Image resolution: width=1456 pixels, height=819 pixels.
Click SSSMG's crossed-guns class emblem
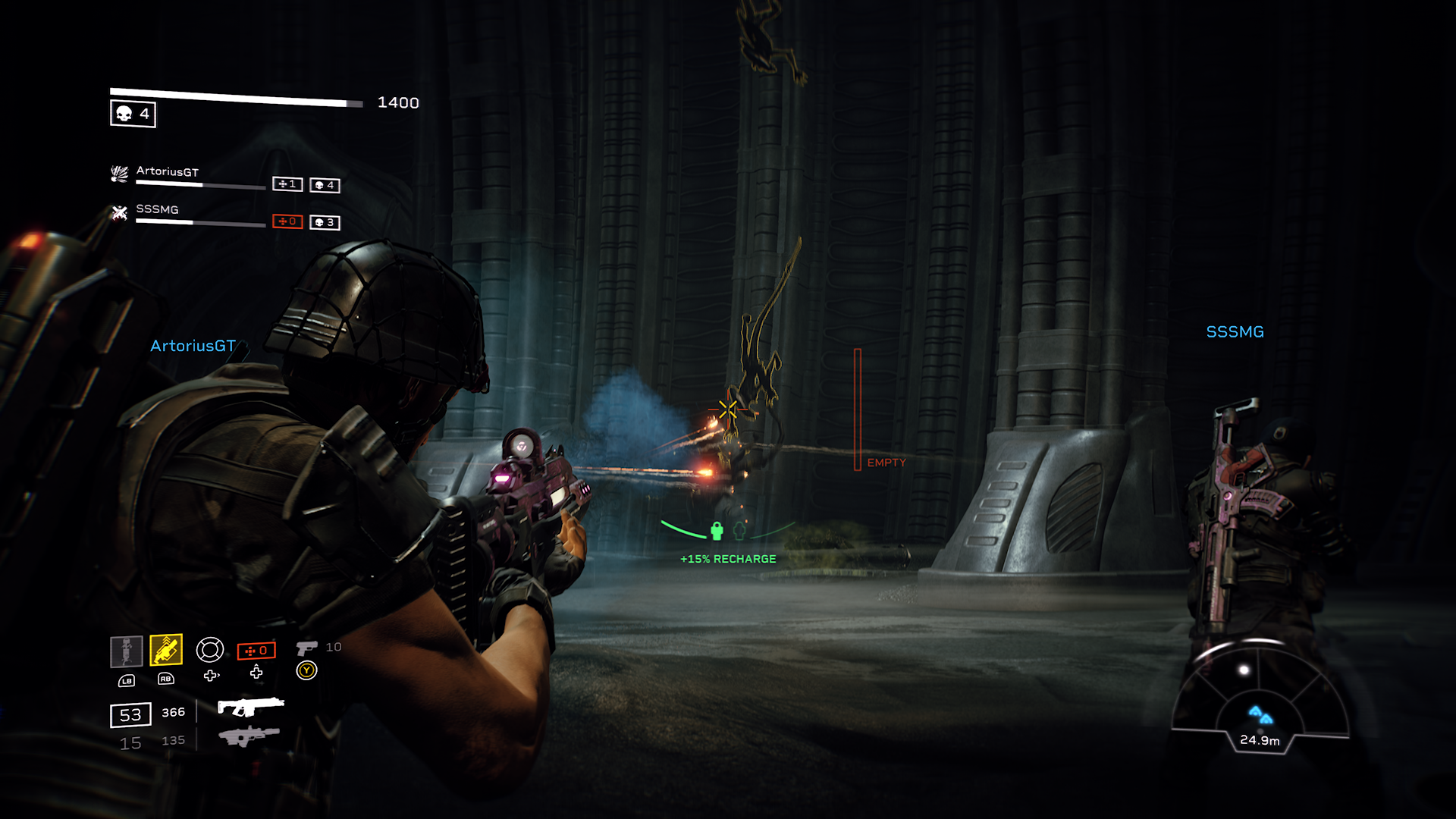pyautogui.click(x=120, y=212)
